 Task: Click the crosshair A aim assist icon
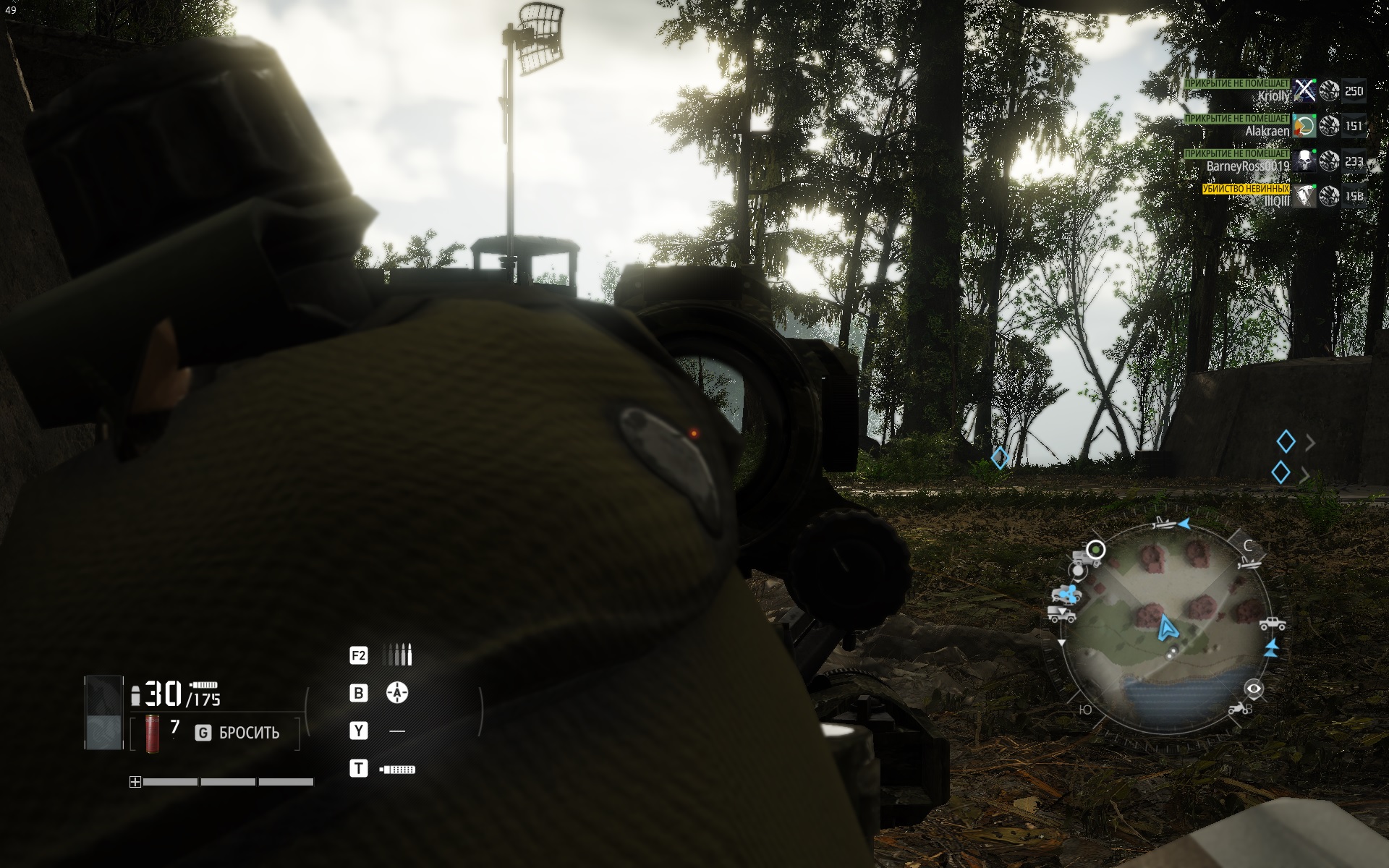pyautogui.click(x=396, y=693)
